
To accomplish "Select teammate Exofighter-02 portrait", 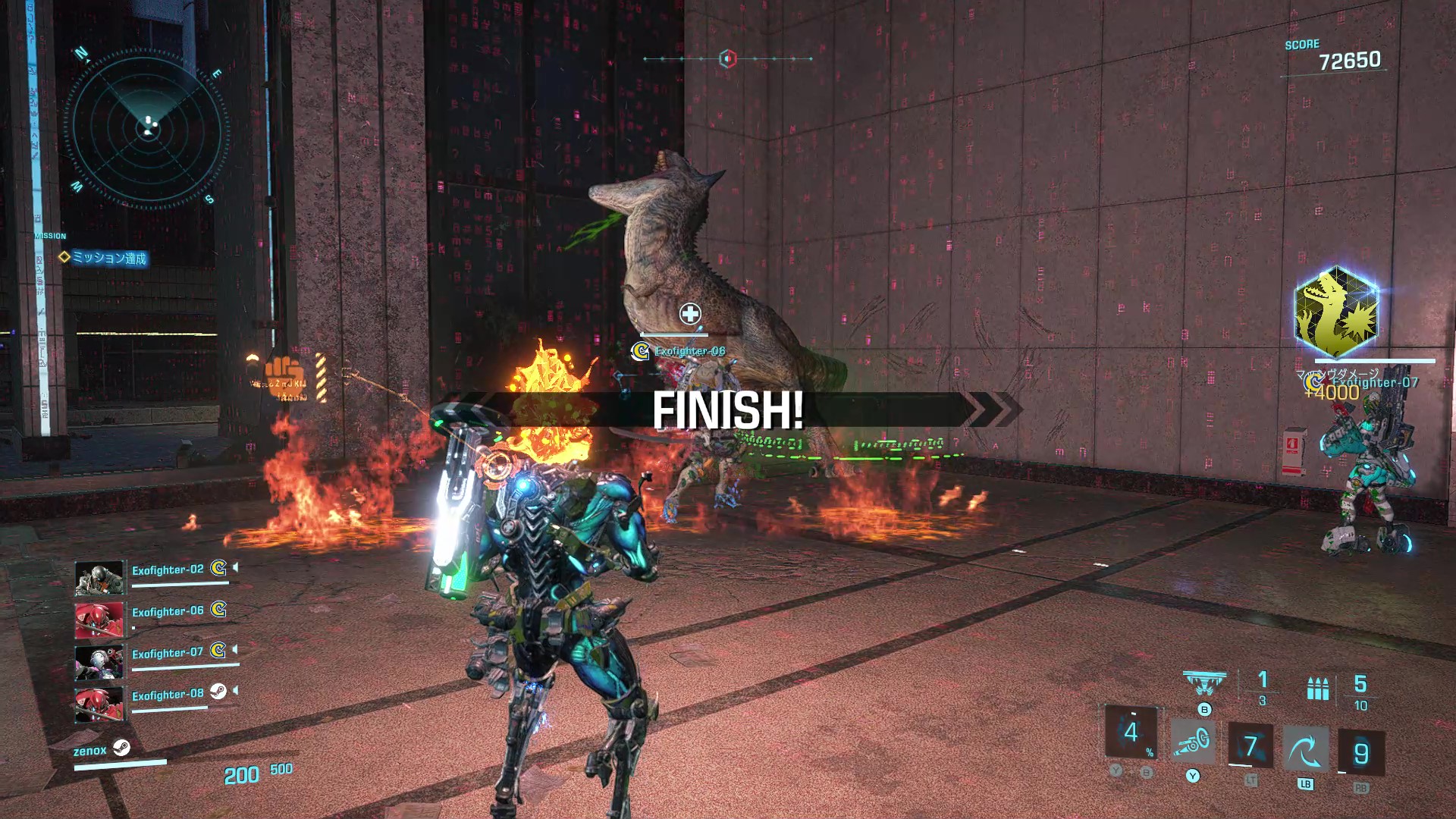I will (99, 578).
